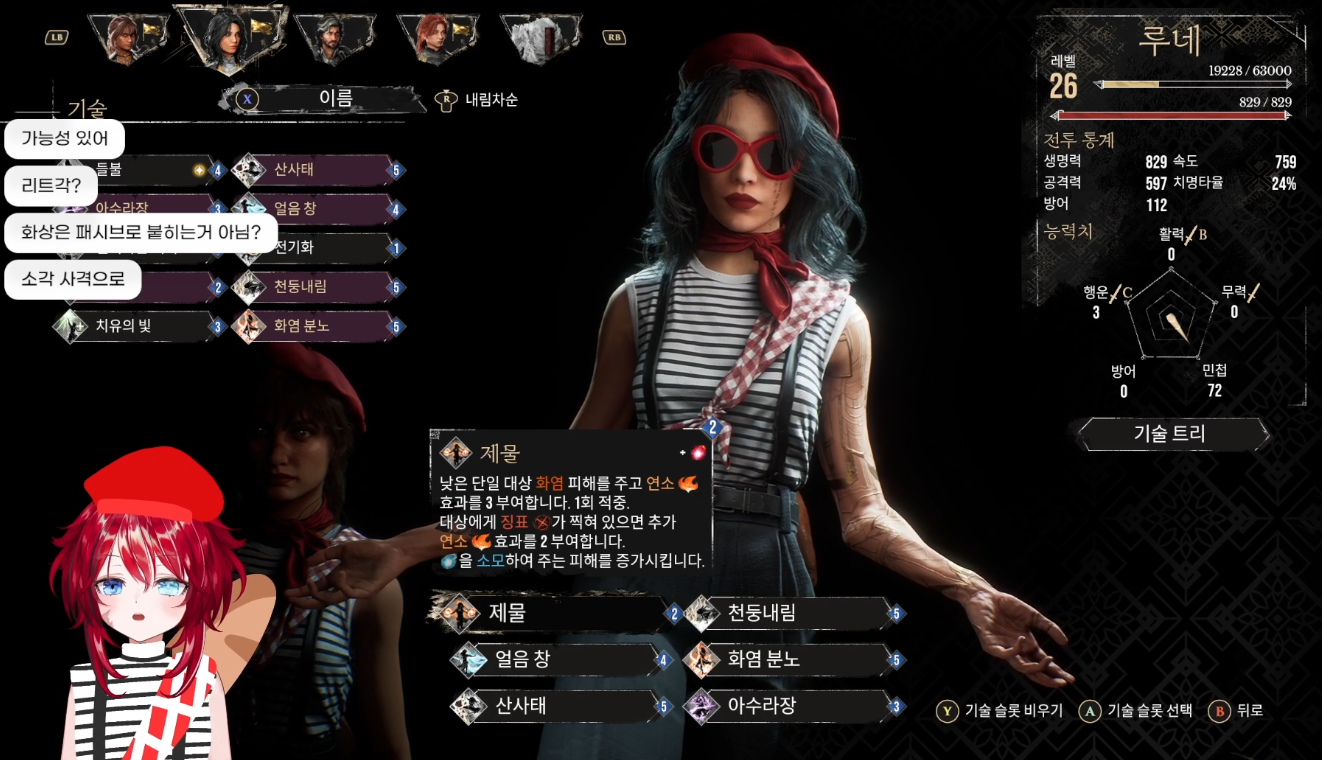Select the equipped 제물 skill slot
The width and height of the screenshot is (1322, 760).
tap(550, 613)
